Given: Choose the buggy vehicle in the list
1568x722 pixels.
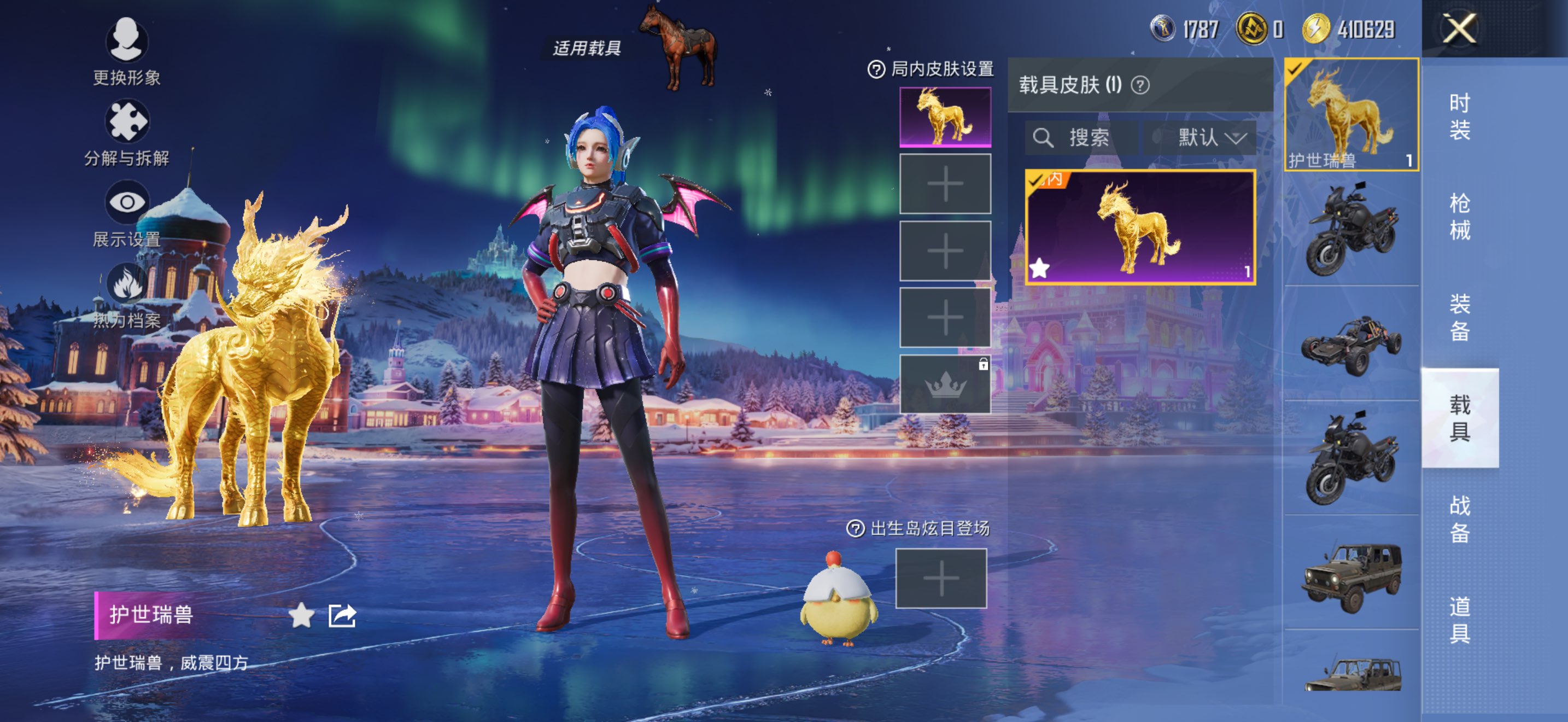Looking at the screenshot, I should click(x=1351, y=344).
